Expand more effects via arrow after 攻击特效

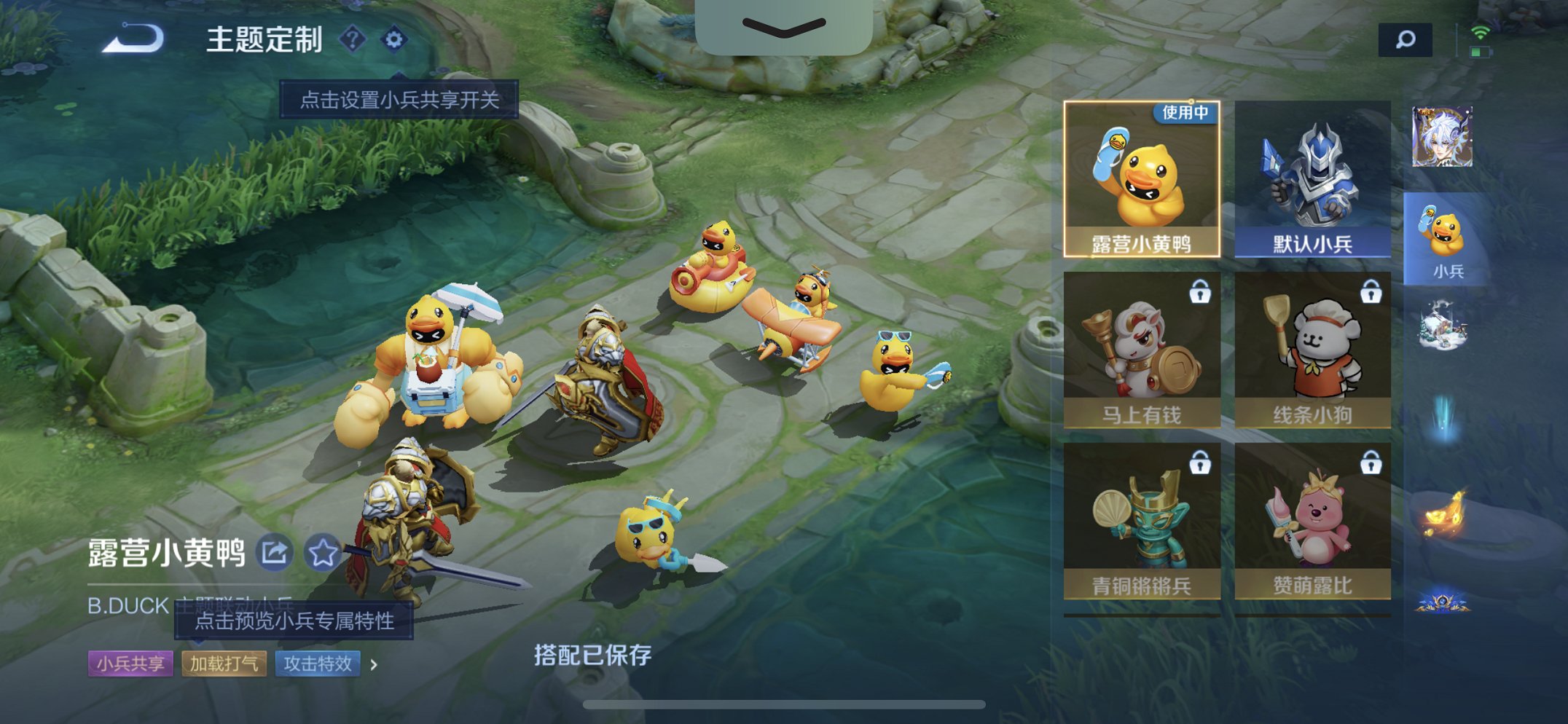click(x=373, y=664)
